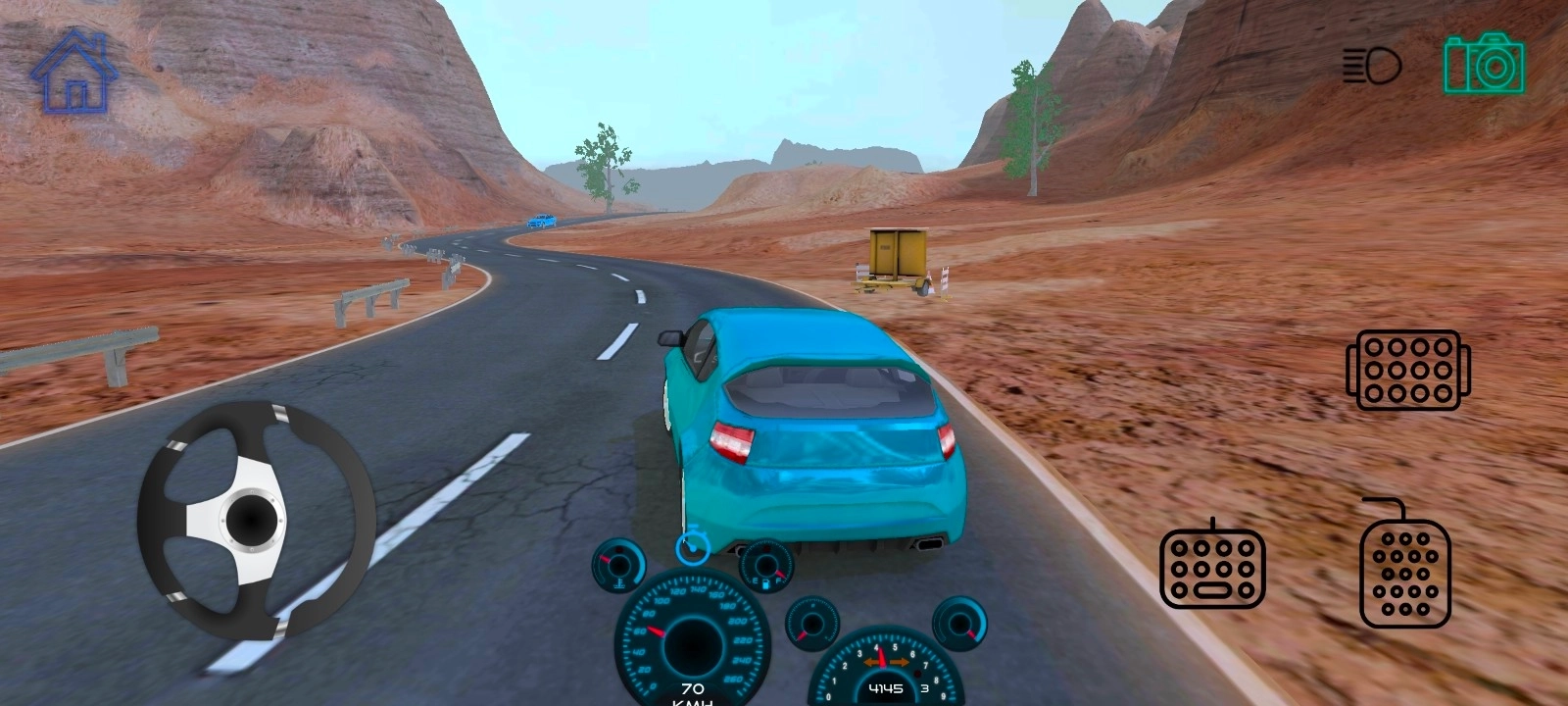
Task: Click the small blue stopwatch icon
Action: coord(692,544)
